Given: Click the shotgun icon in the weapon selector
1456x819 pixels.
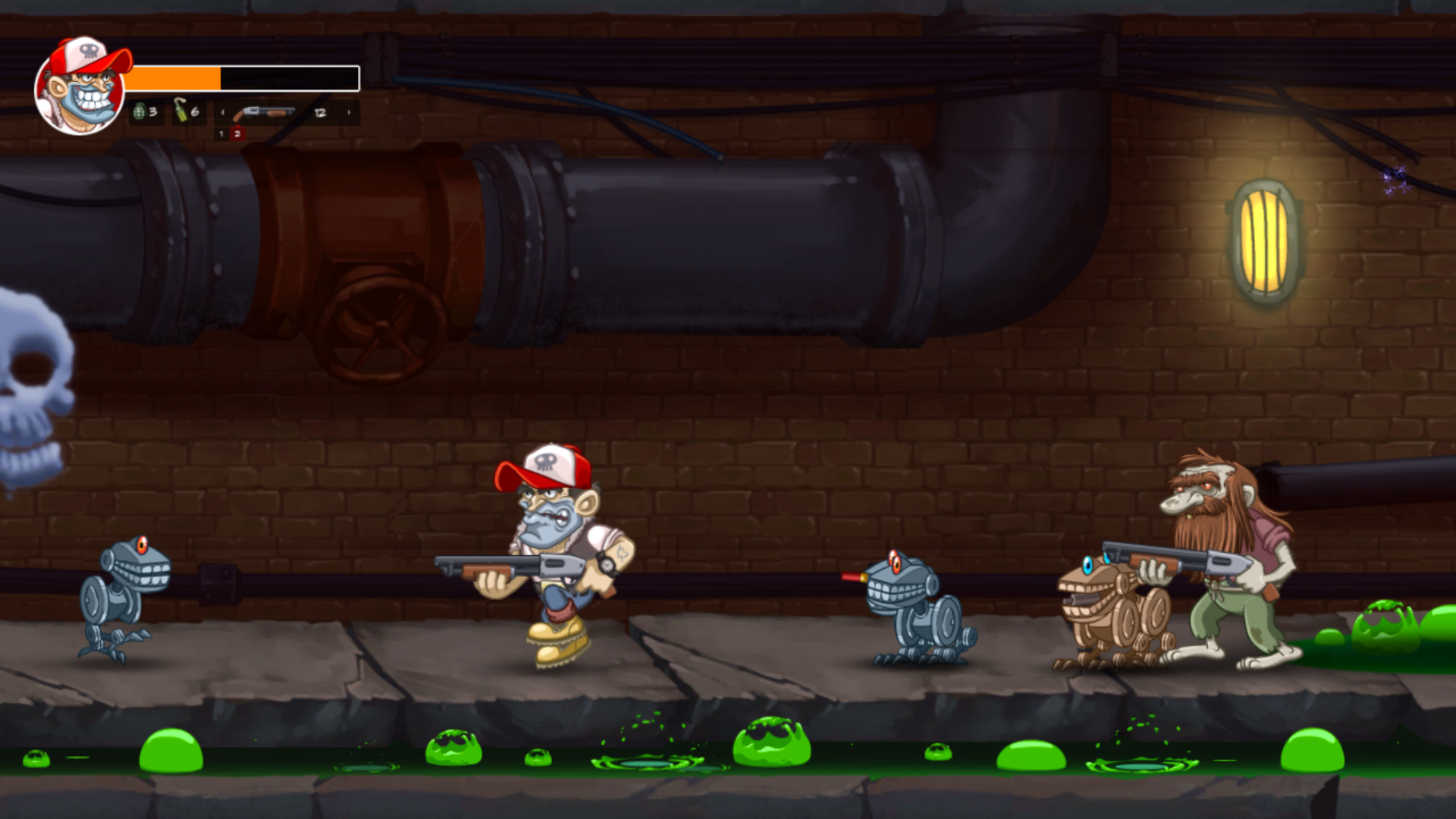Looking at the screenshot, I should tap(267, 112).
